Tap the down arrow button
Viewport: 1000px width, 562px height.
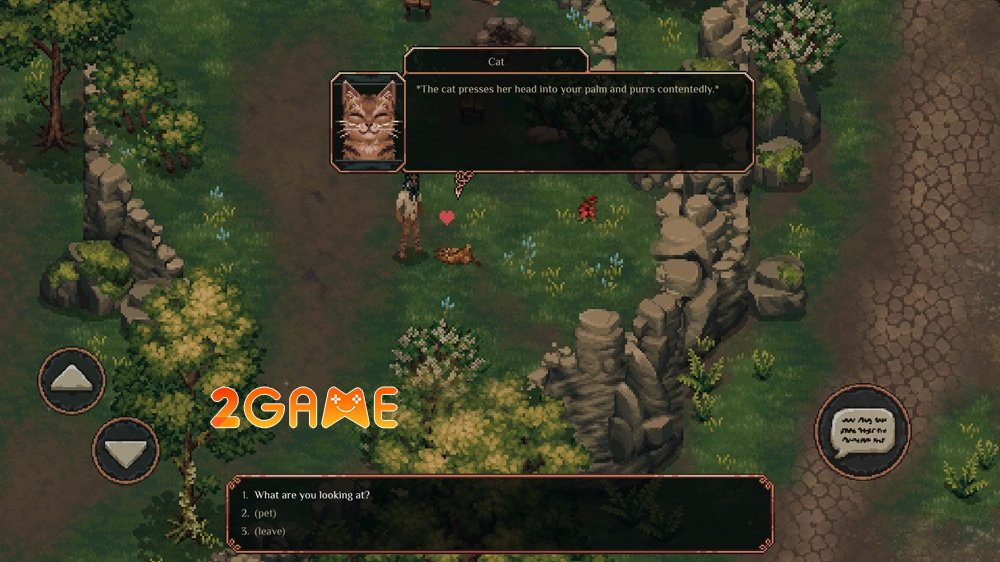pyautogui.click(x=125, y=451)
